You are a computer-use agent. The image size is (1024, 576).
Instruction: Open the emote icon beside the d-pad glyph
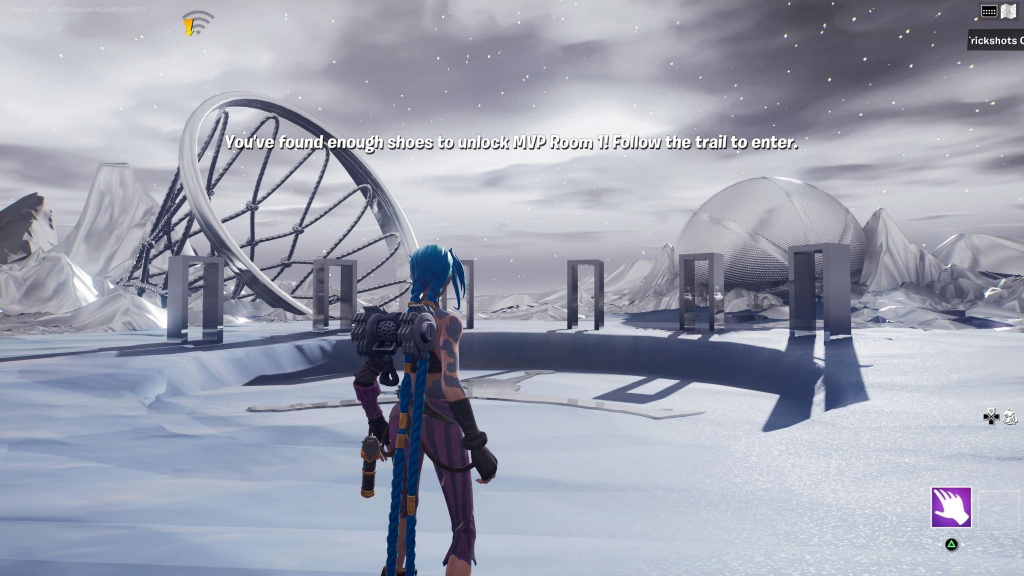click(x=1009, y=417)
